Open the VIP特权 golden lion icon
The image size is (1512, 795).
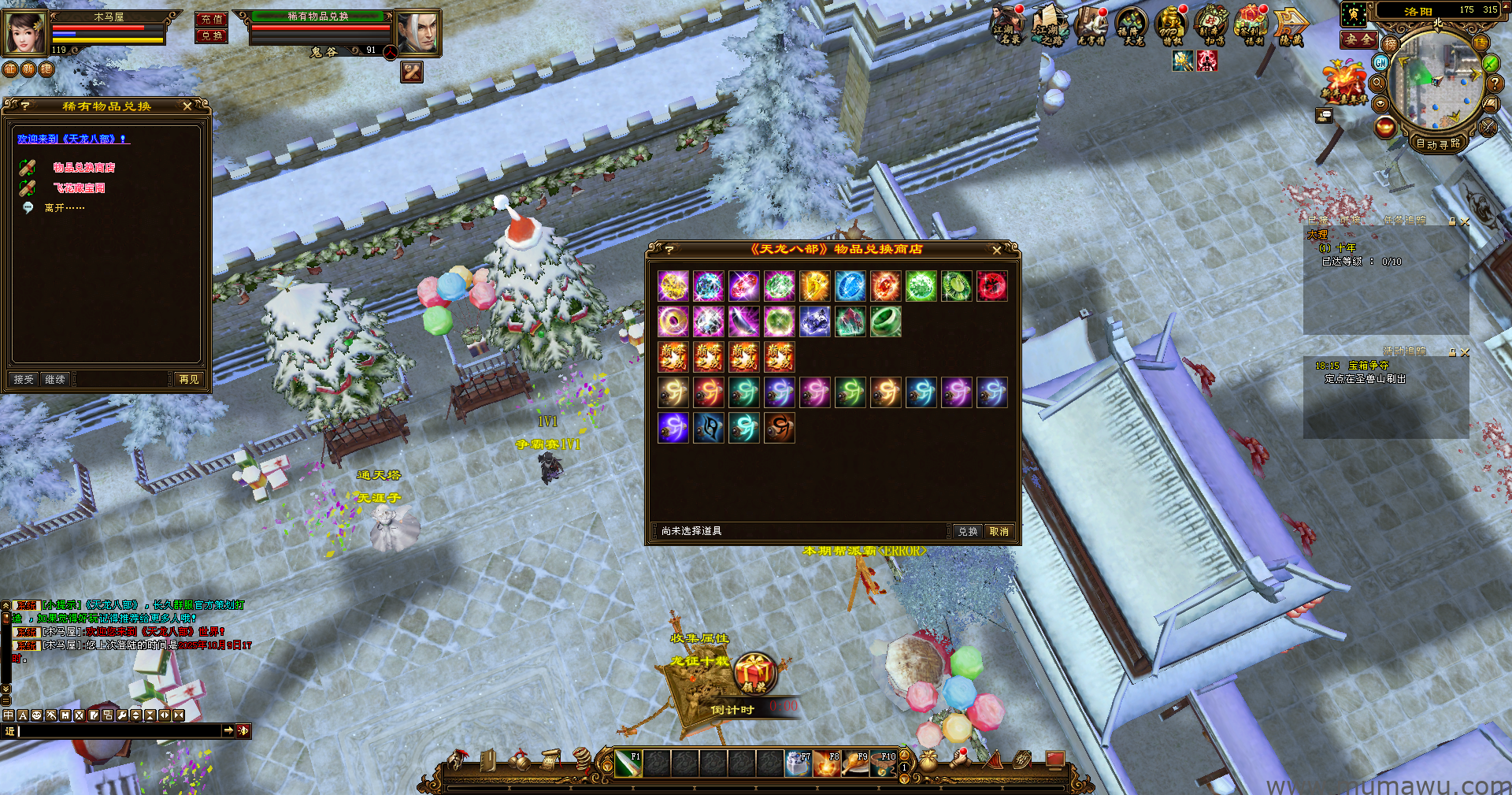click(1171, 25)
